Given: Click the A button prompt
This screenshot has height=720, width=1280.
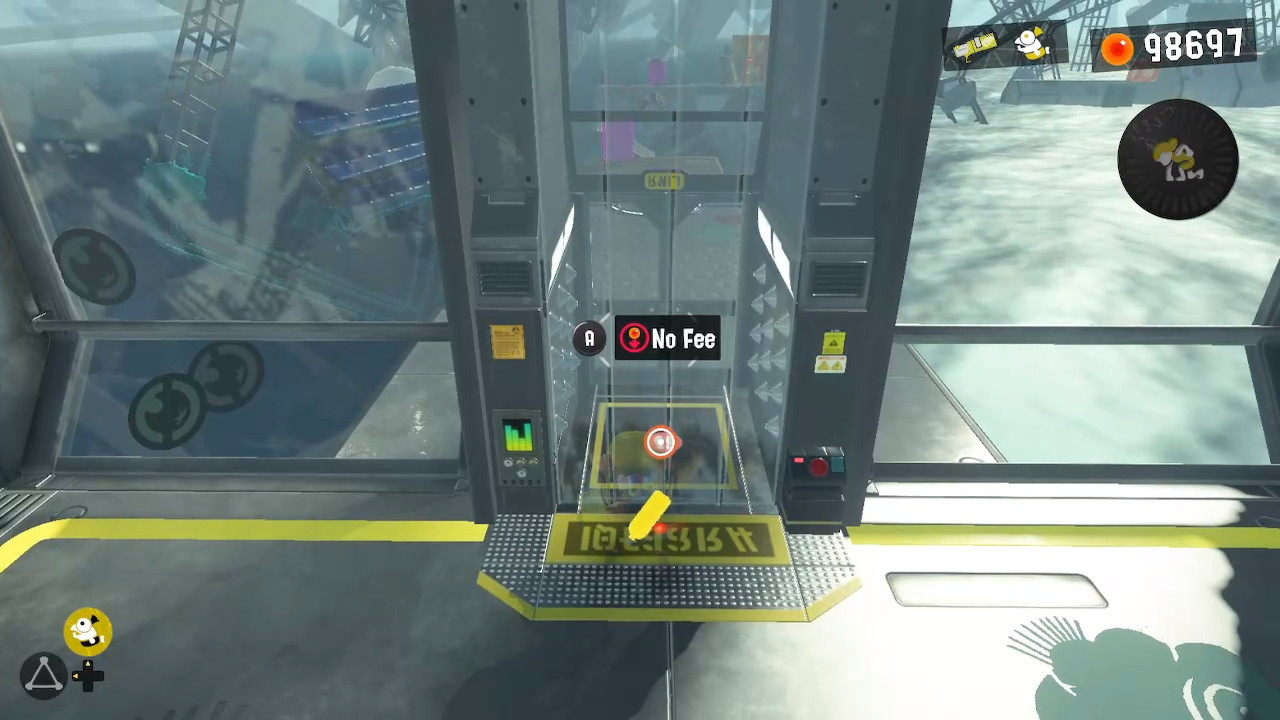Looking at the screenshot, I should tap(589, 339).
